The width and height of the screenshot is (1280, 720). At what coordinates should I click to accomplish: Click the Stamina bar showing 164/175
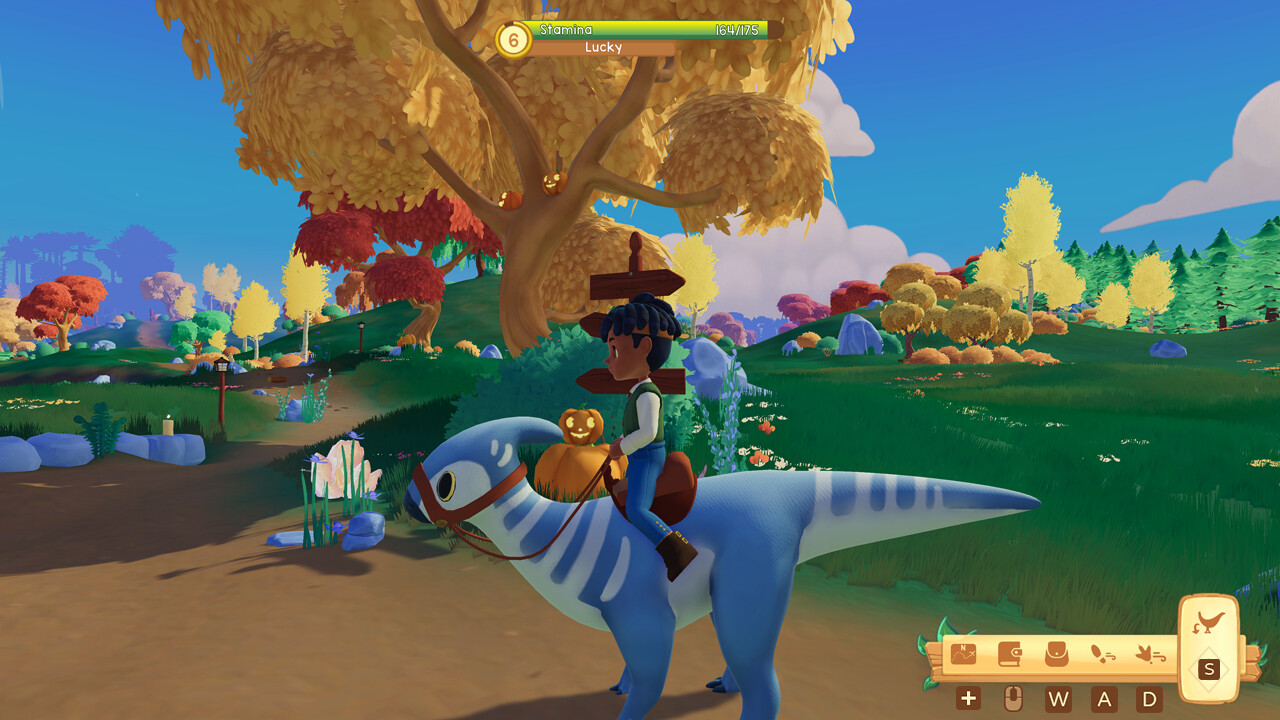point(648,30)
